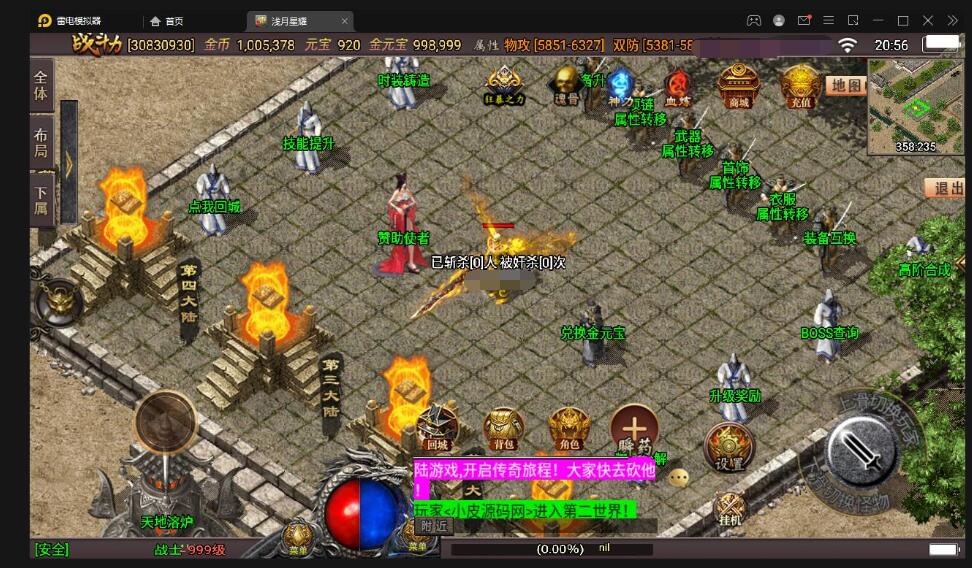
Task: Select the red 血炼 icon
Action: 678,87
